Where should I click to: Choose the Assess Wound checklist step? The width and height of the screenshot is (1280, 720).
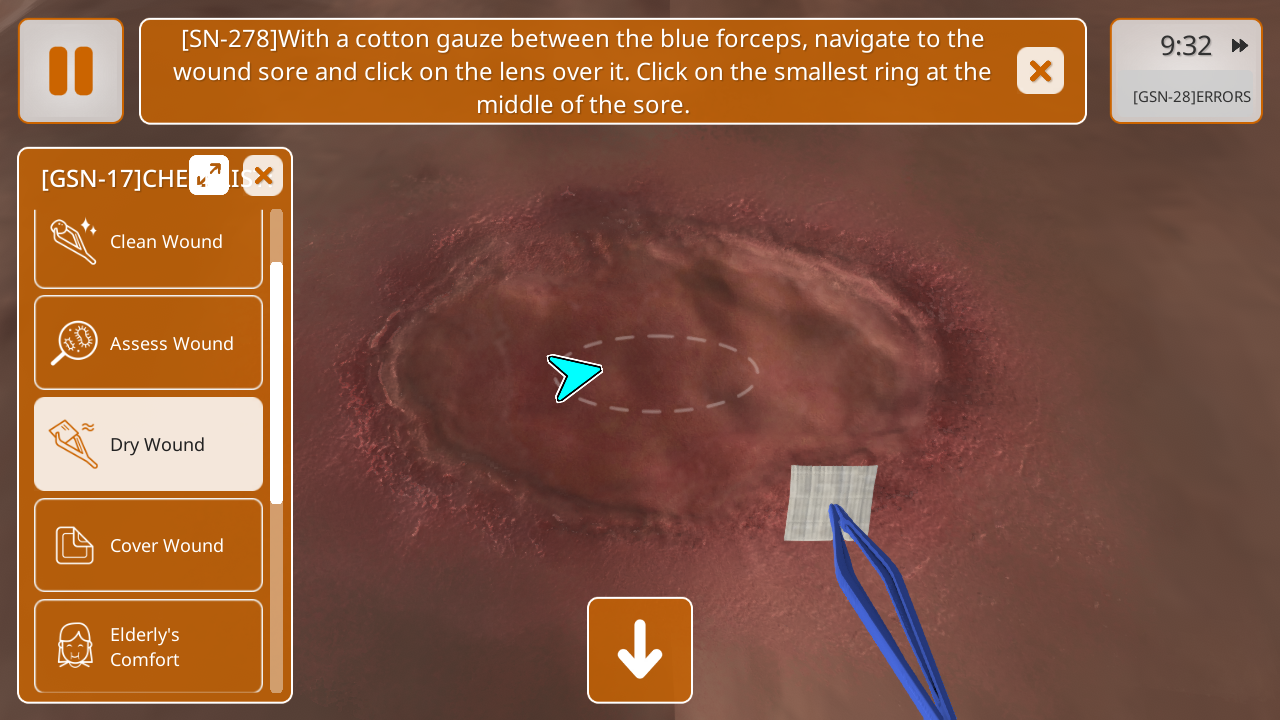(149, 343)
